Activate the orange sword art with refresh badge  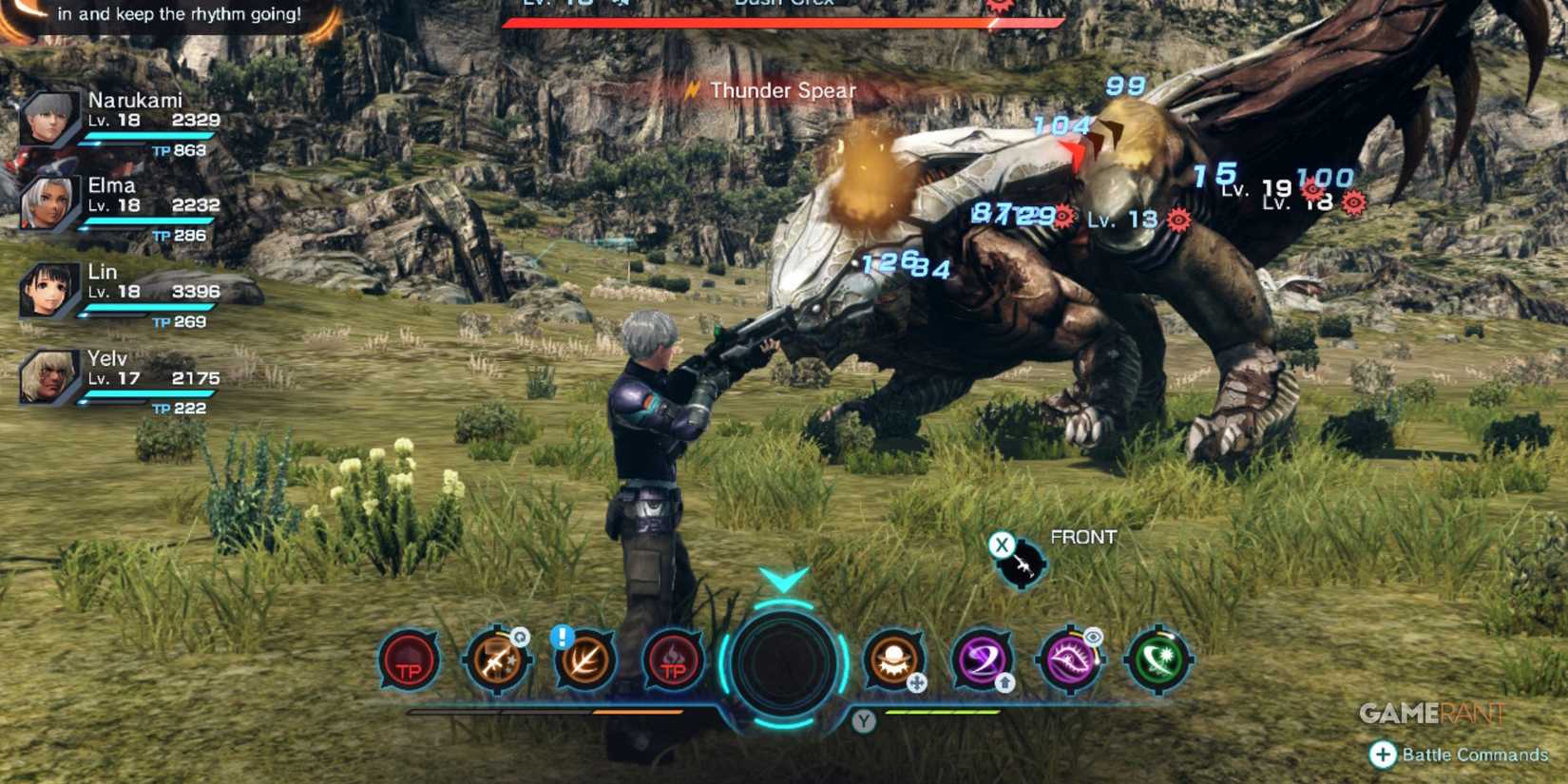click(x=496, y=662)
